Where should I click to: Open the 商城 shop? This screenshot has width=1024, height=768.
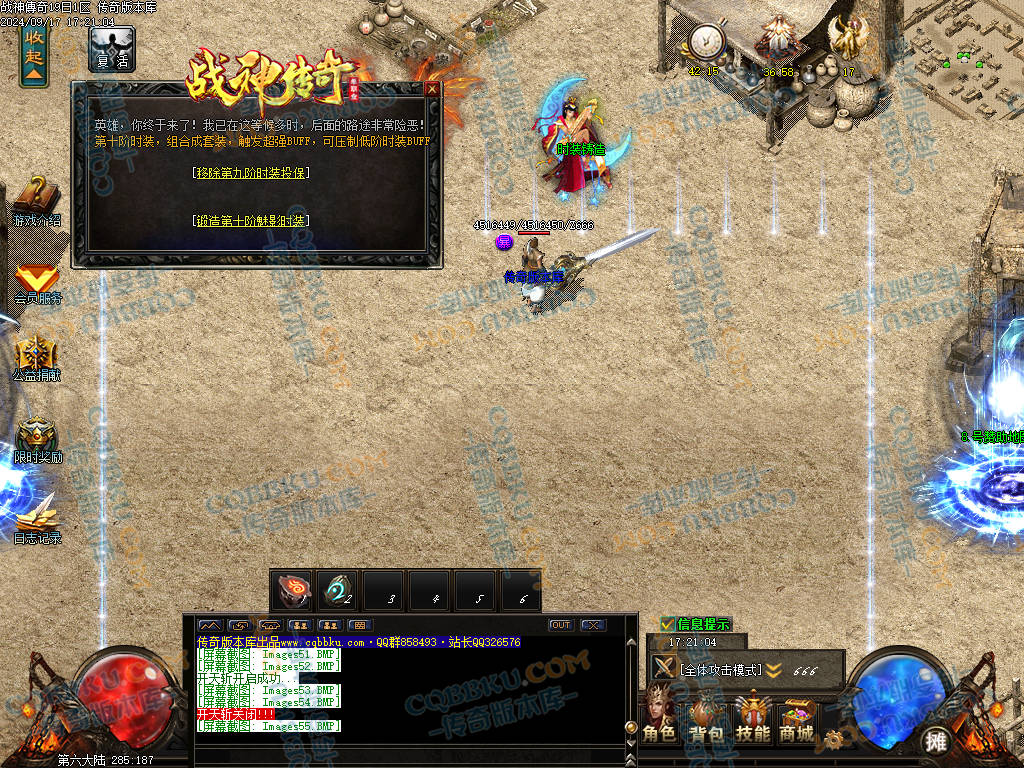coord(797,717)
